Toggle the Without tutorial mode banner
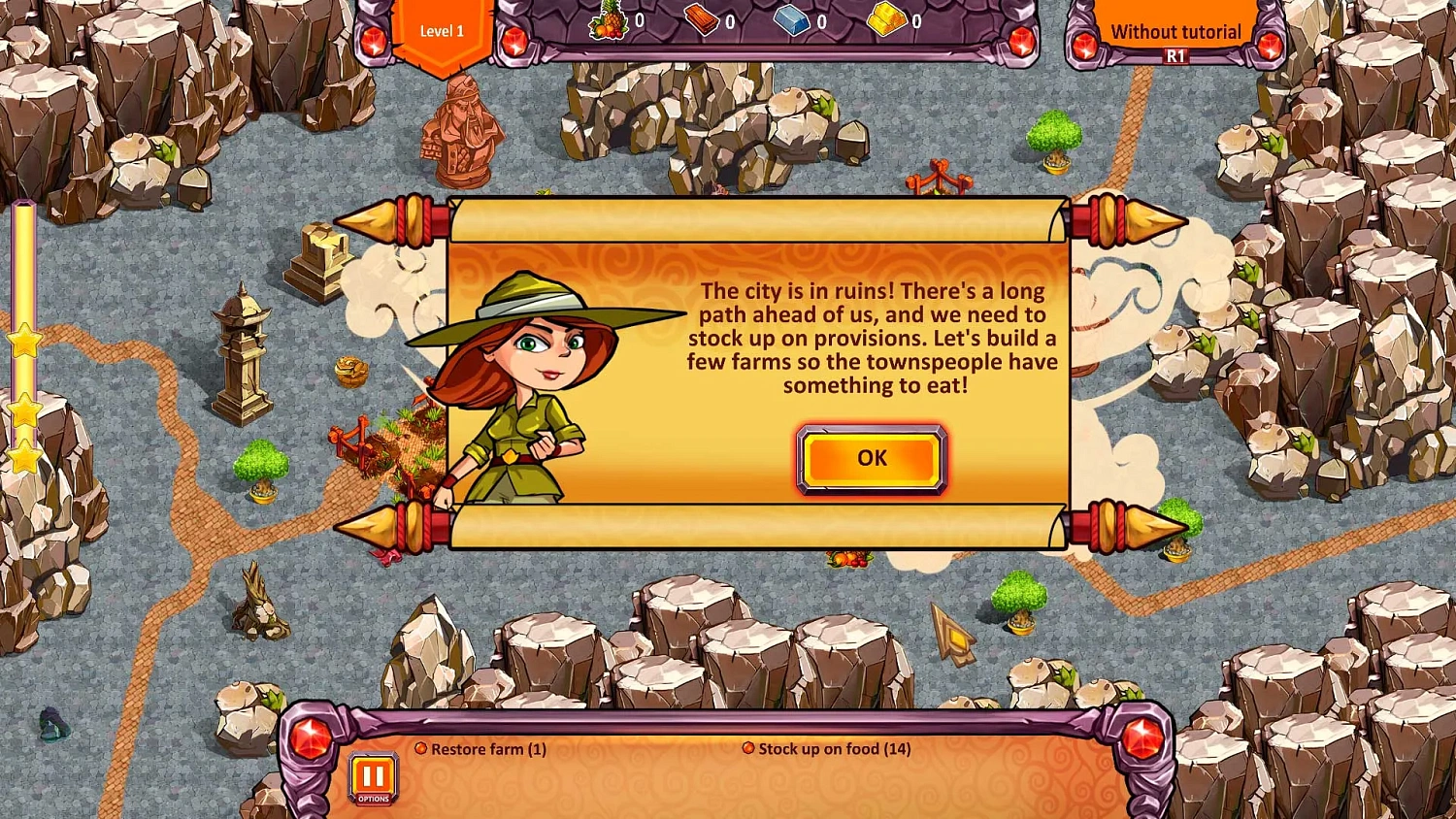The height and width of the screenshot is (819, 1456). click(x=1175, y=31)
